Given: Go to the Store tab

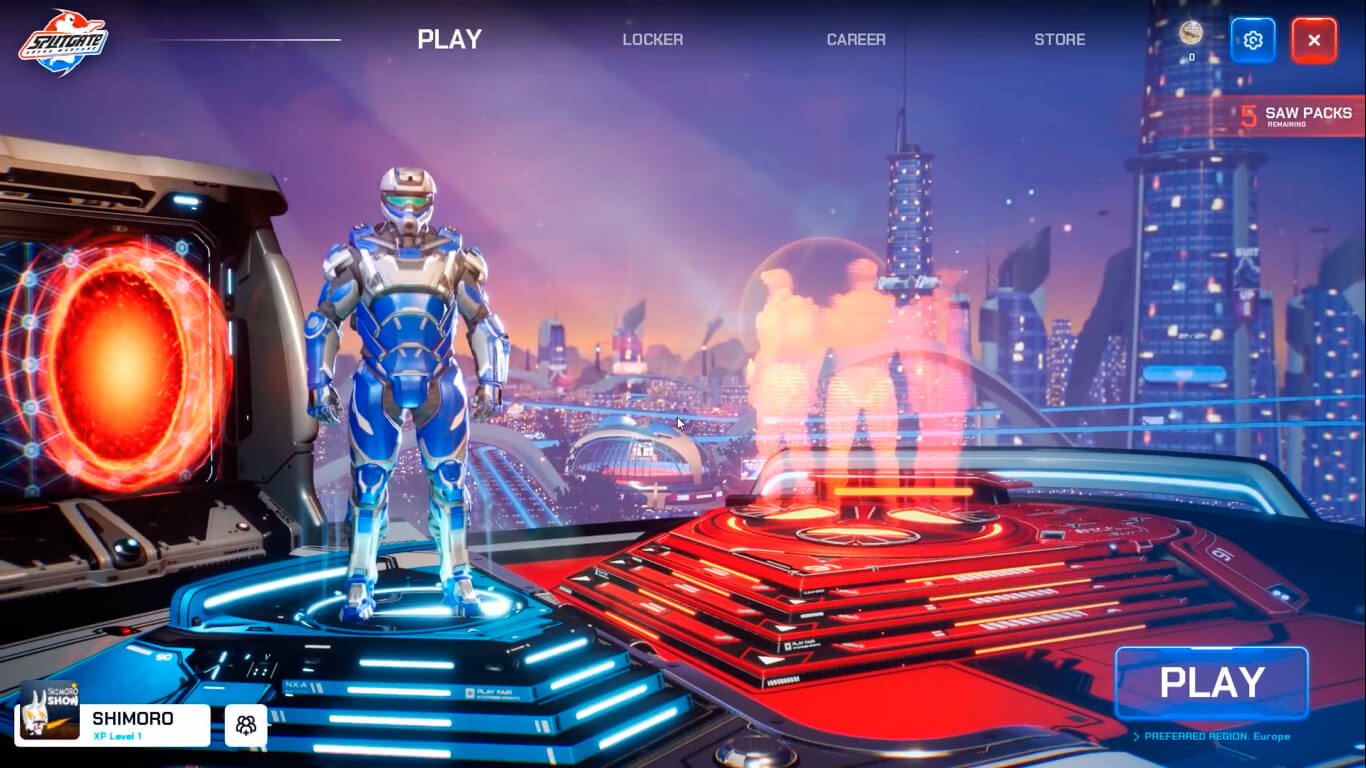Looking at the screenshot, I should (x=1059, y=40).
